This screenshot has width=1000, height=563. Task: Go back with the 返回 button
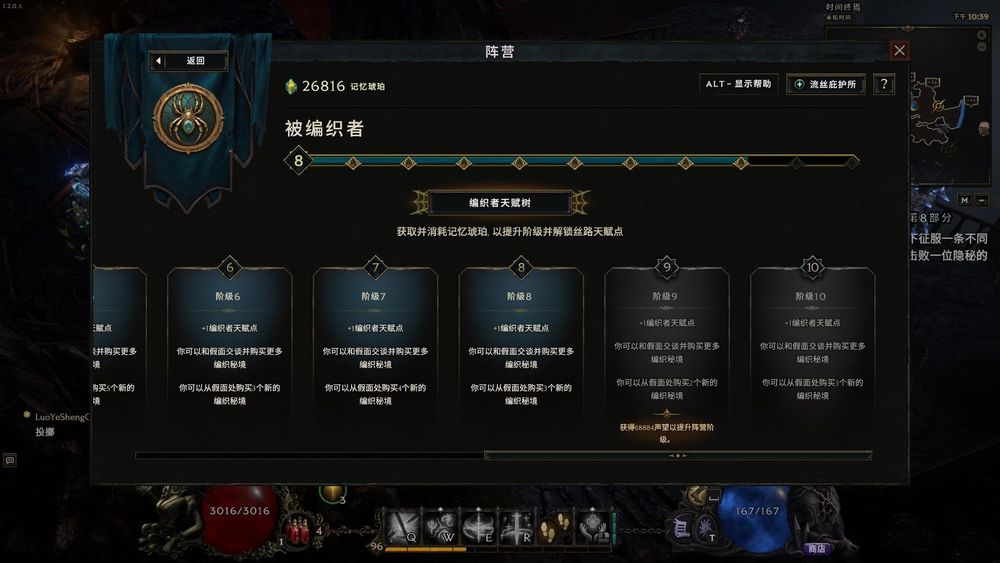click(x=189, y=61)
